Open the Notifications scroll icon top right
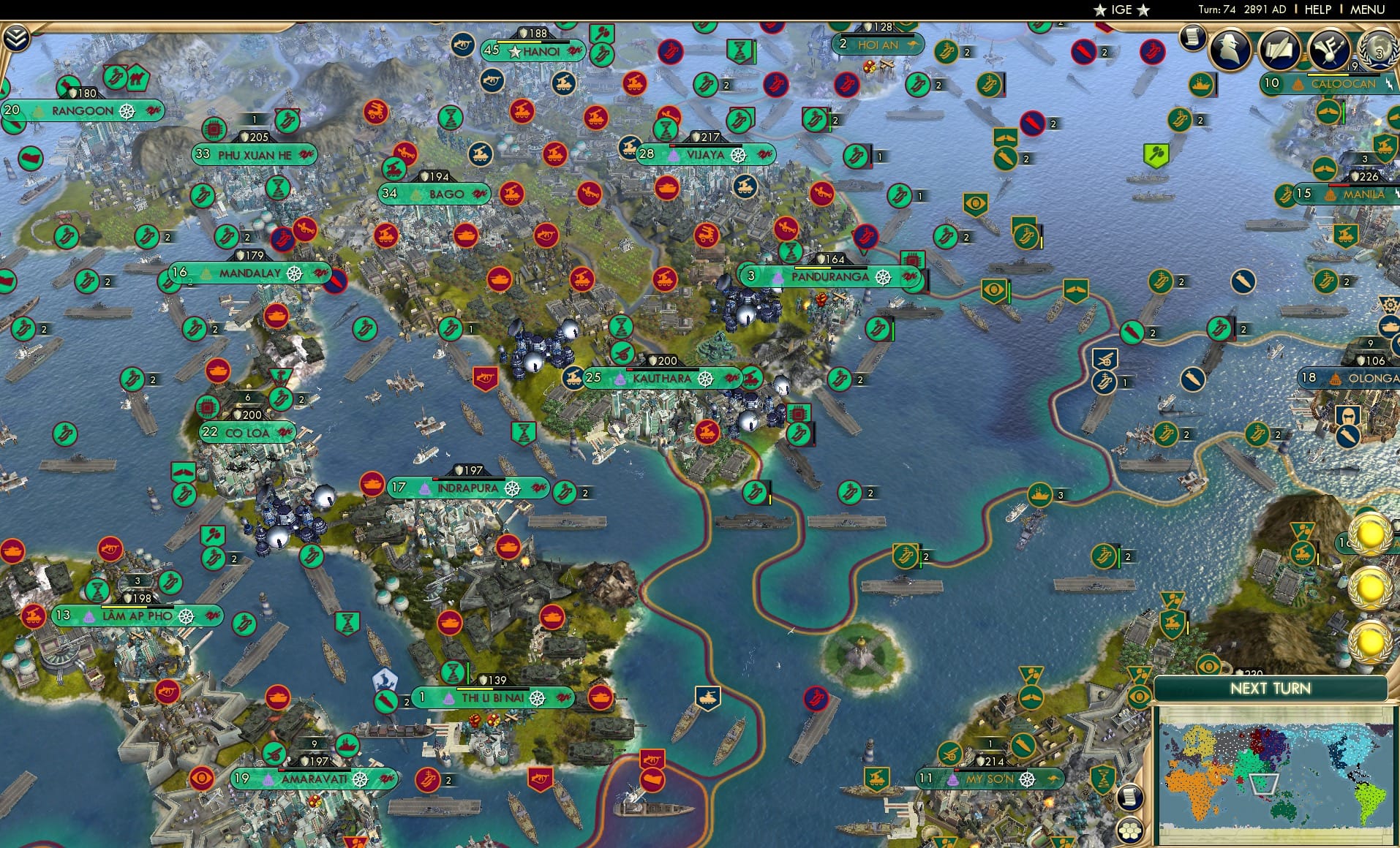The image size is (1400, 848). coord(1192,36)
